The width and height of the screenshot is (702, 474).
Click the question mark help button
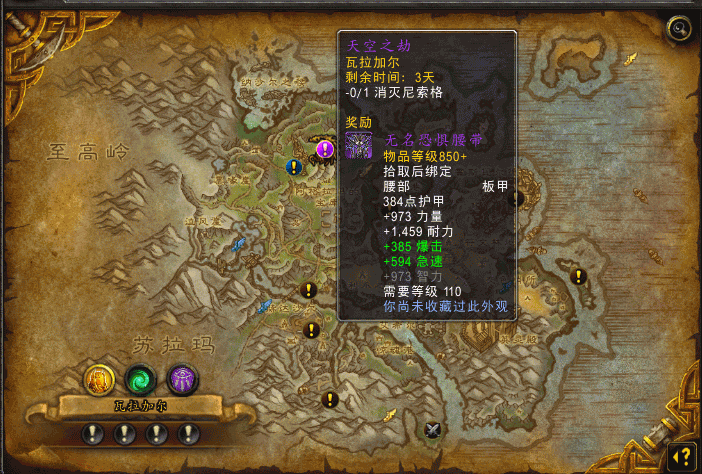(x=681, y=454)
